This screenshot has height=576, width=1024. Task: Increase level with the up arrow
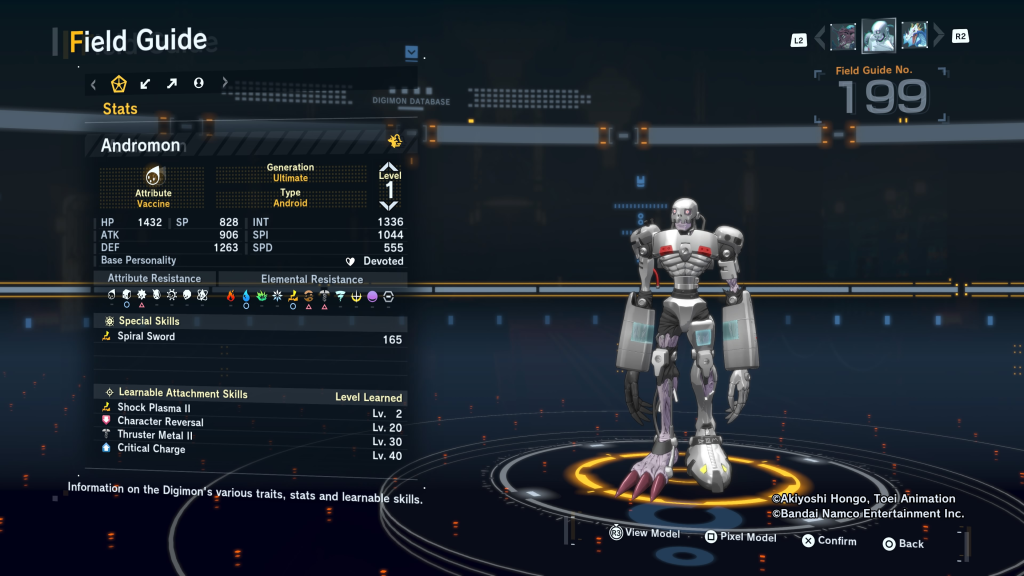click(389, 168)
